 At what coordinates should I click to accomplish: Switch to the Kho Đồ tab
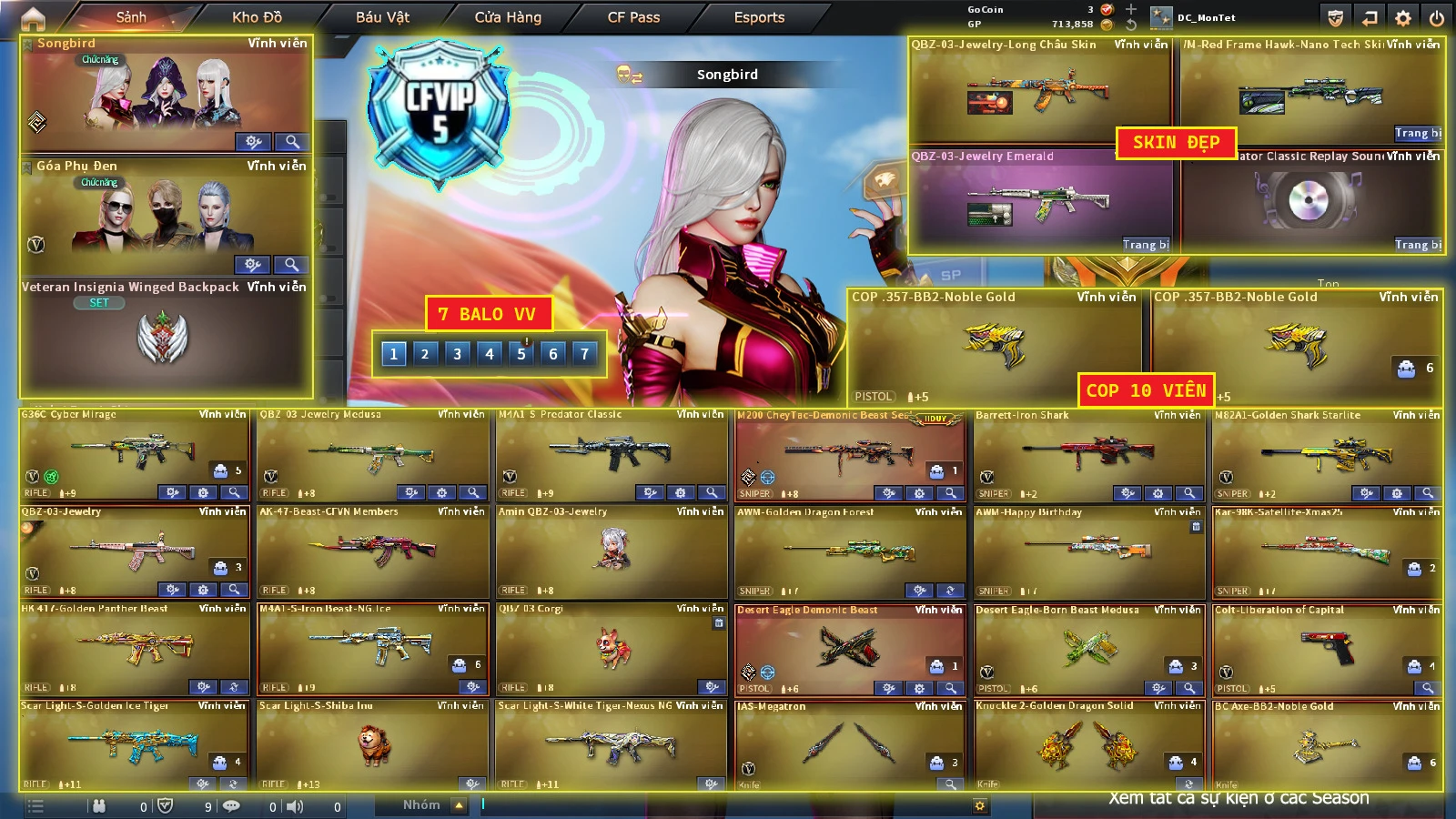pyautogui.click(x=257, y=17)
